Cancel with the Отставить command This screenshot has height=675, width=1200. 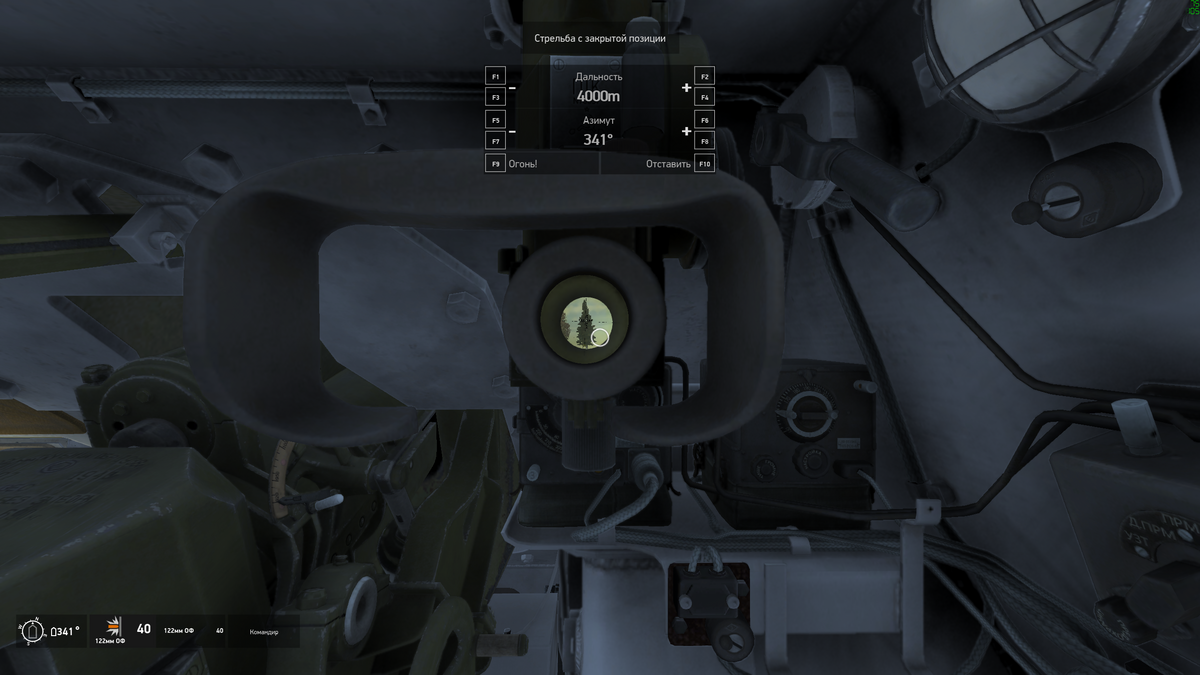click(668, 163)
